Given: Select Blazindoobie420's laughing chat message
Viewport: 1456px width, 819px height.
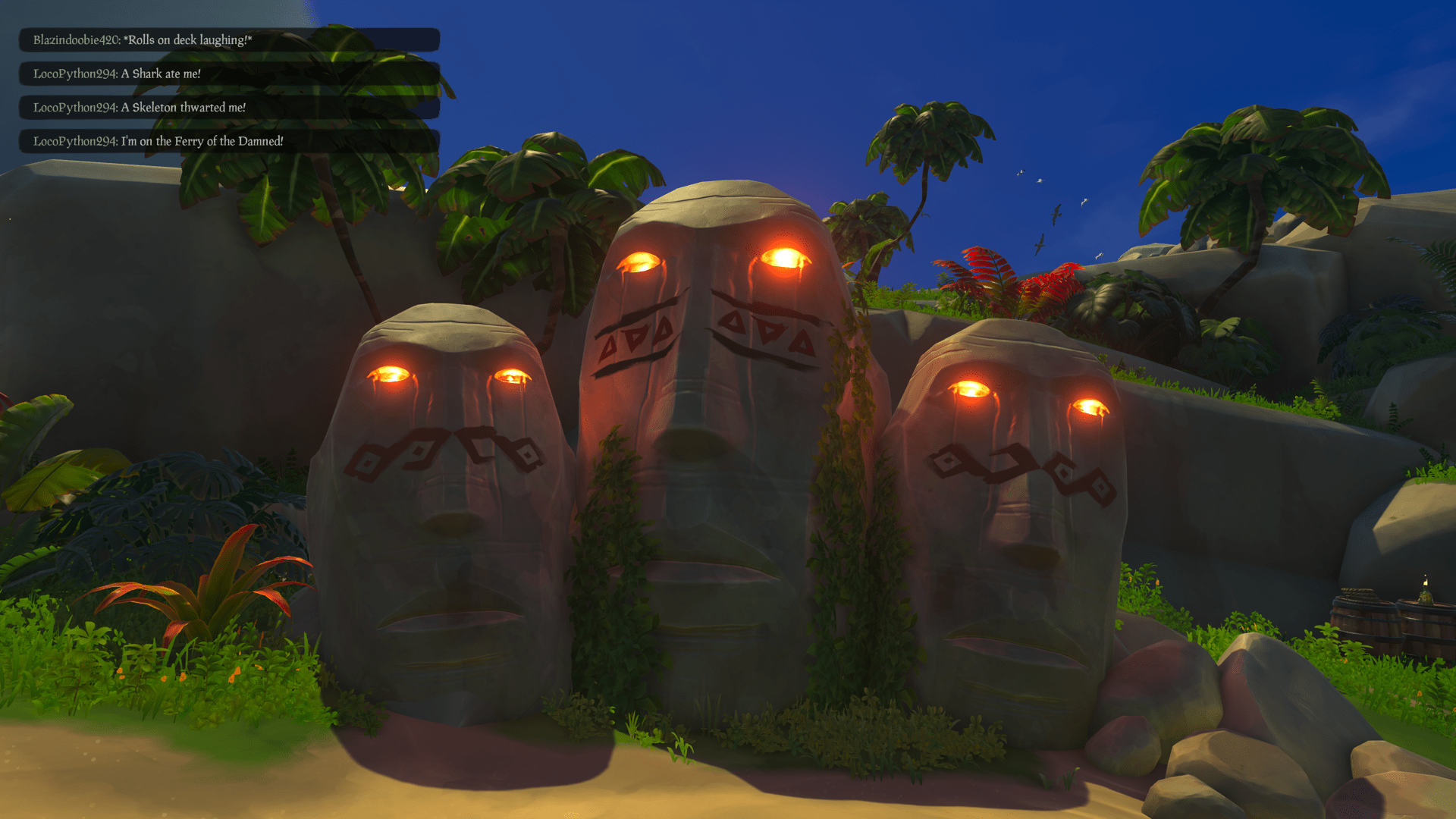Looking at the screenshot, I should tap(141, 40).
